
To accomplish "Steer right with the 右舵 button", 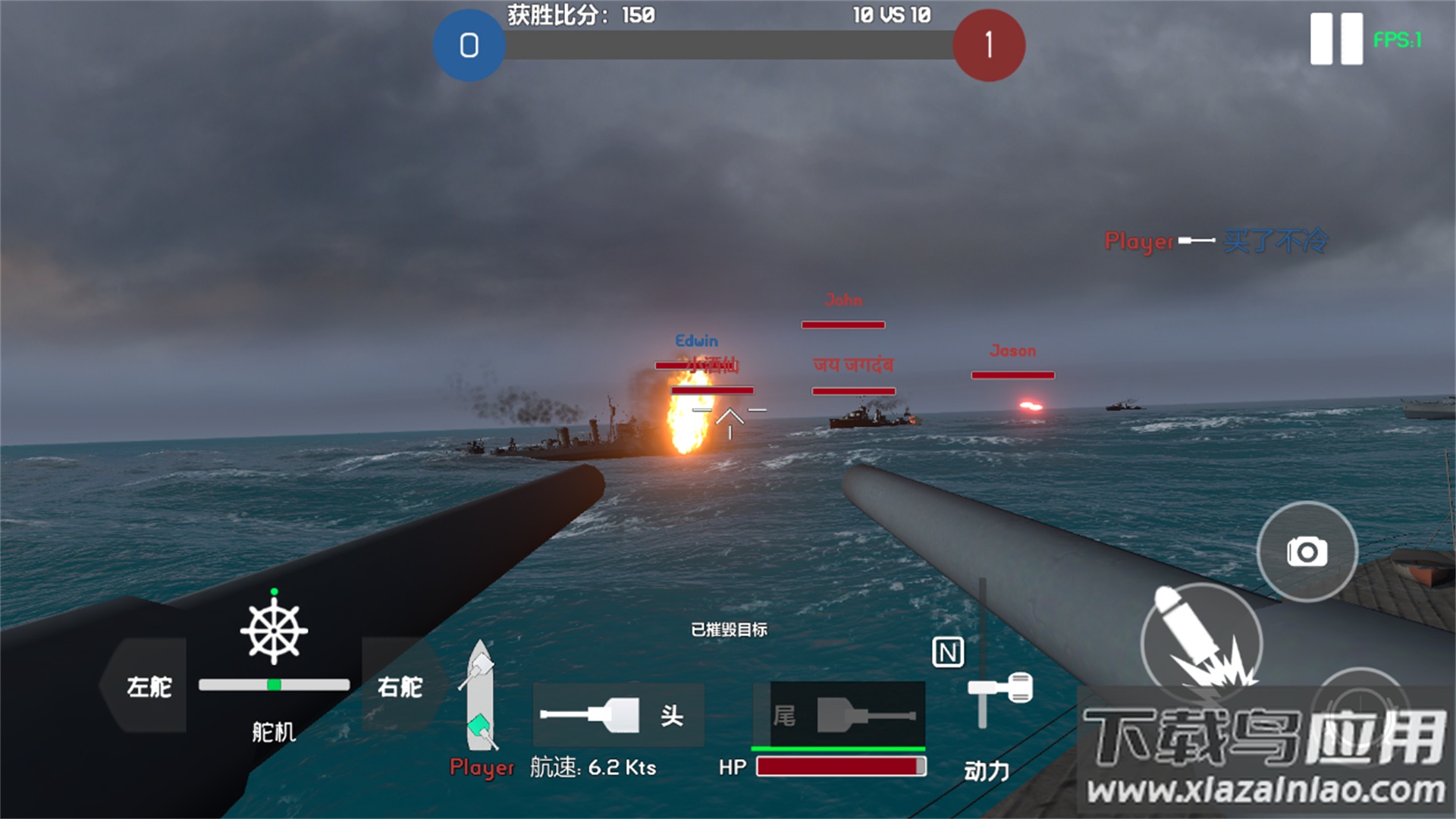I will 400,686.
